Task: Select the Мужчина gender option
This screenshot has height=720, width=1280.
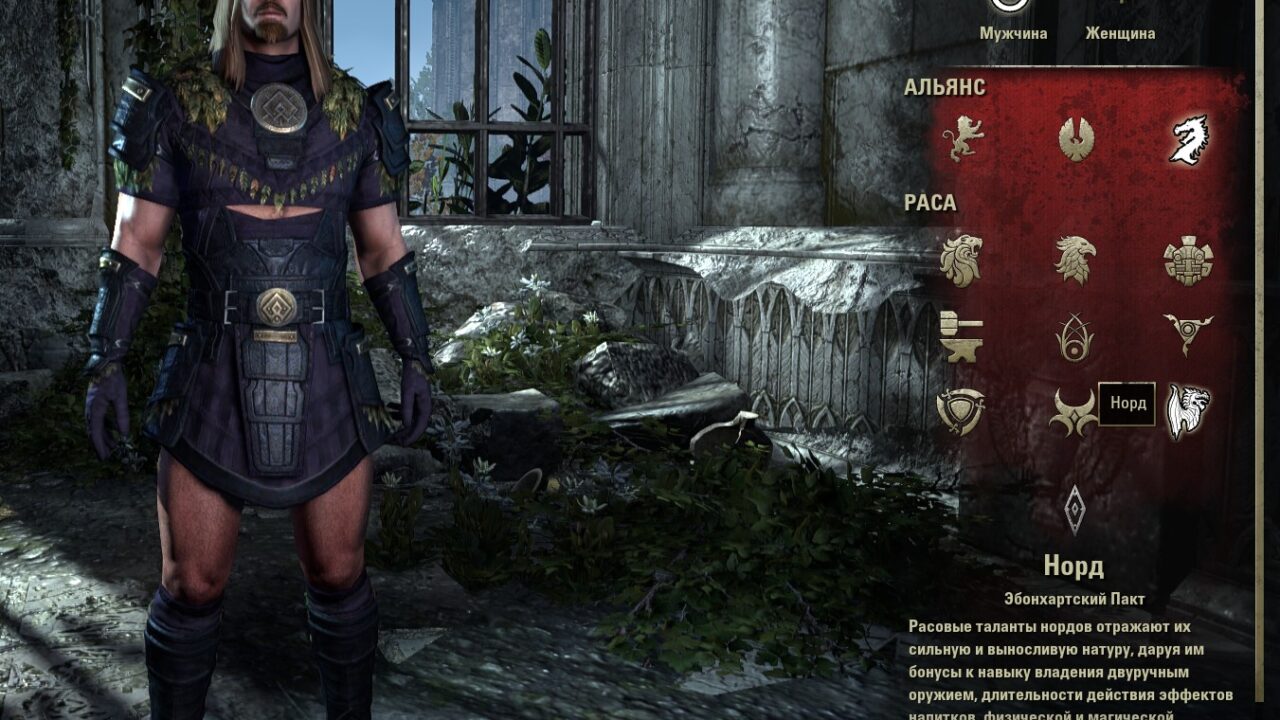Action: coord(1013,33)
